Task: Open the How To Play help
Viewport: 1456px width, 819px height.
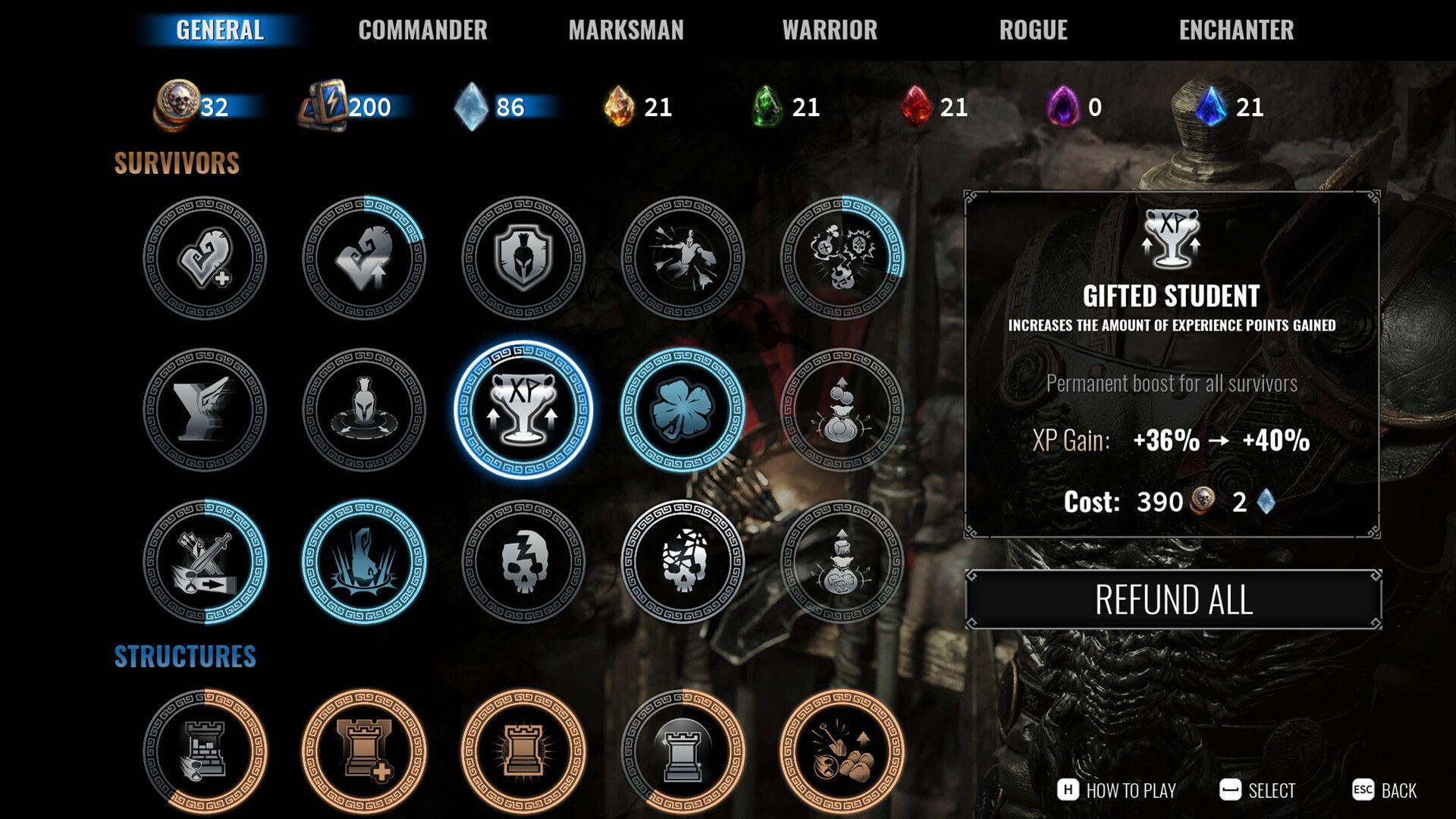Action: (1116, 790)
